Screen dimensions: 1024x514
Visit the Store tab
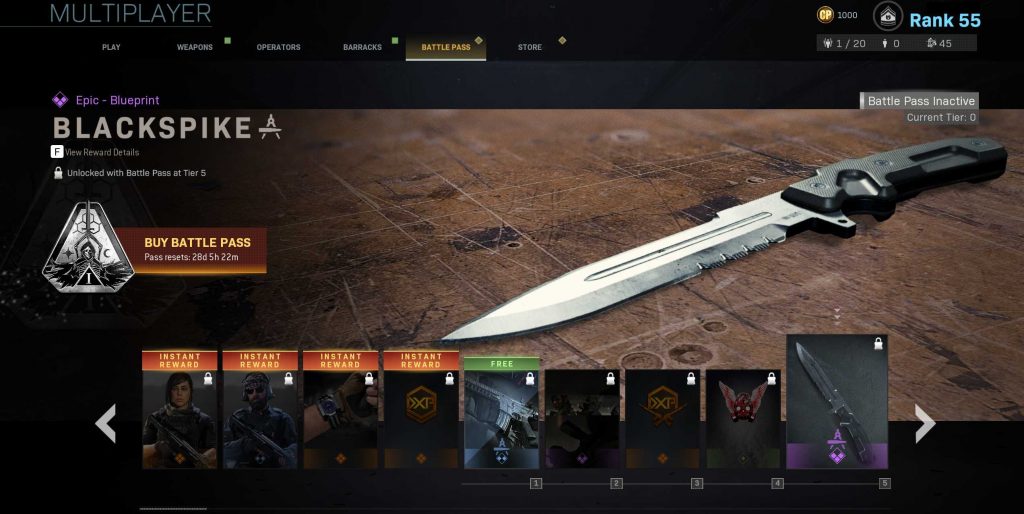click(530, 47)
